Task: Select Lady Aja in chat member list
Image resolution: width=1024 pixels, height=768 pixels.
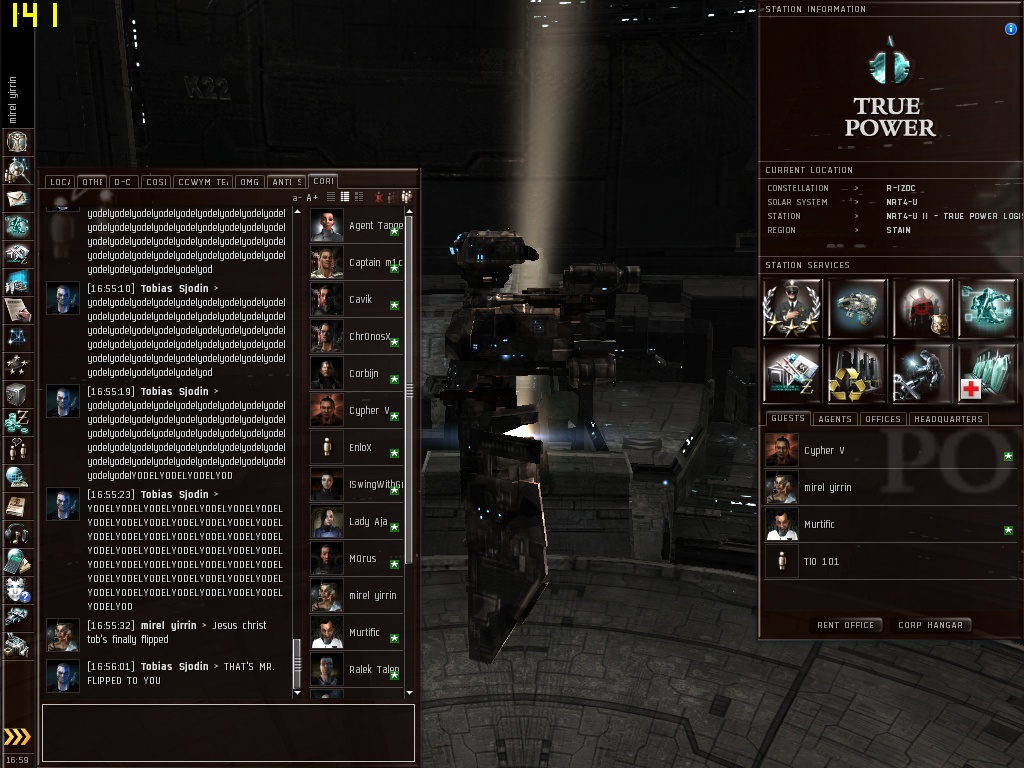Action: point(367,521)
